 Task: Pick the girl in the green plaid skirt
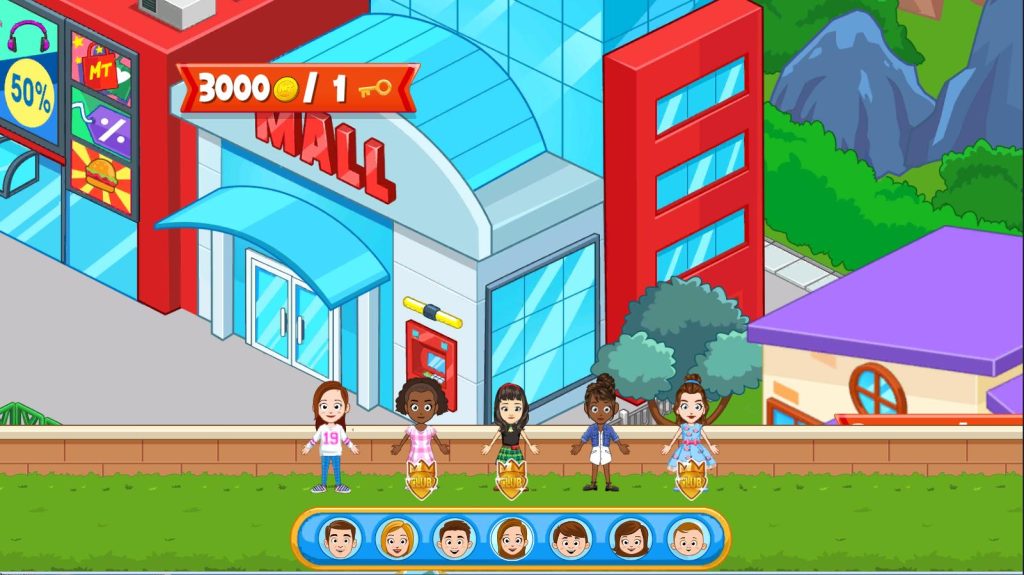coord(510,436)
